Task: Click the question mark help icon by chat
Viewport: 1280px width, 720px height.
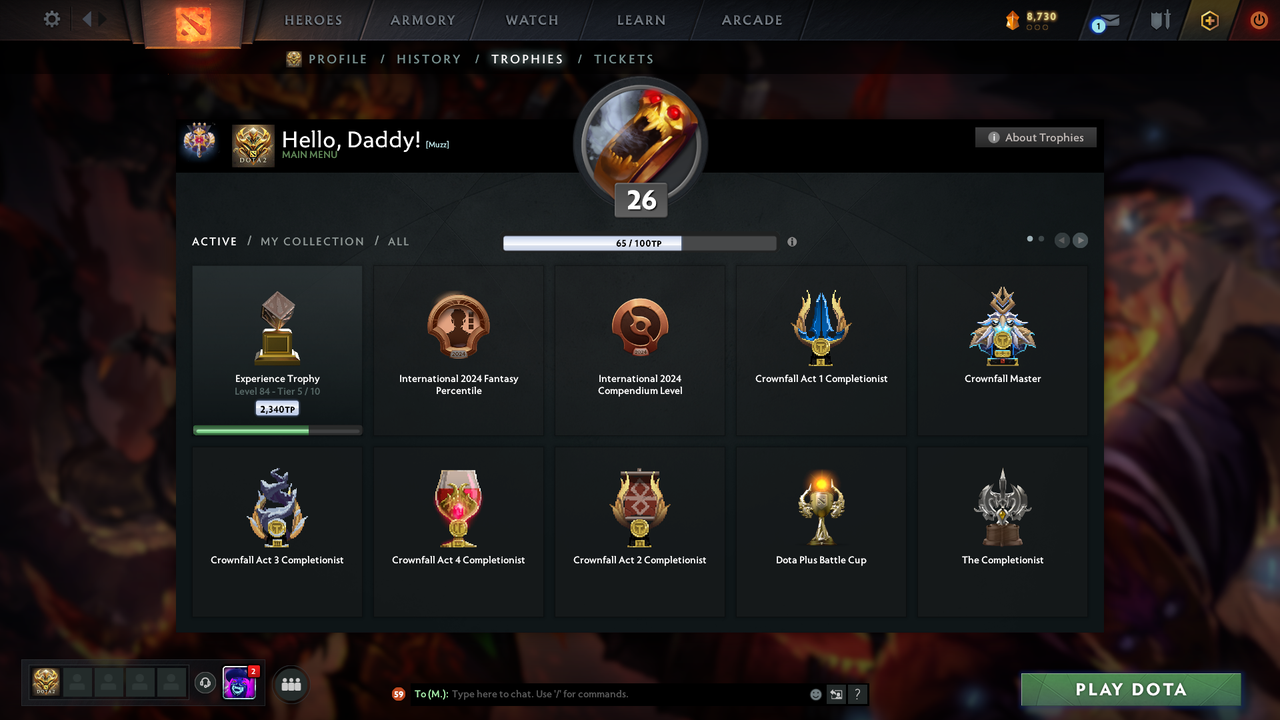Action: pyautogui.click(x=857, y=694)
